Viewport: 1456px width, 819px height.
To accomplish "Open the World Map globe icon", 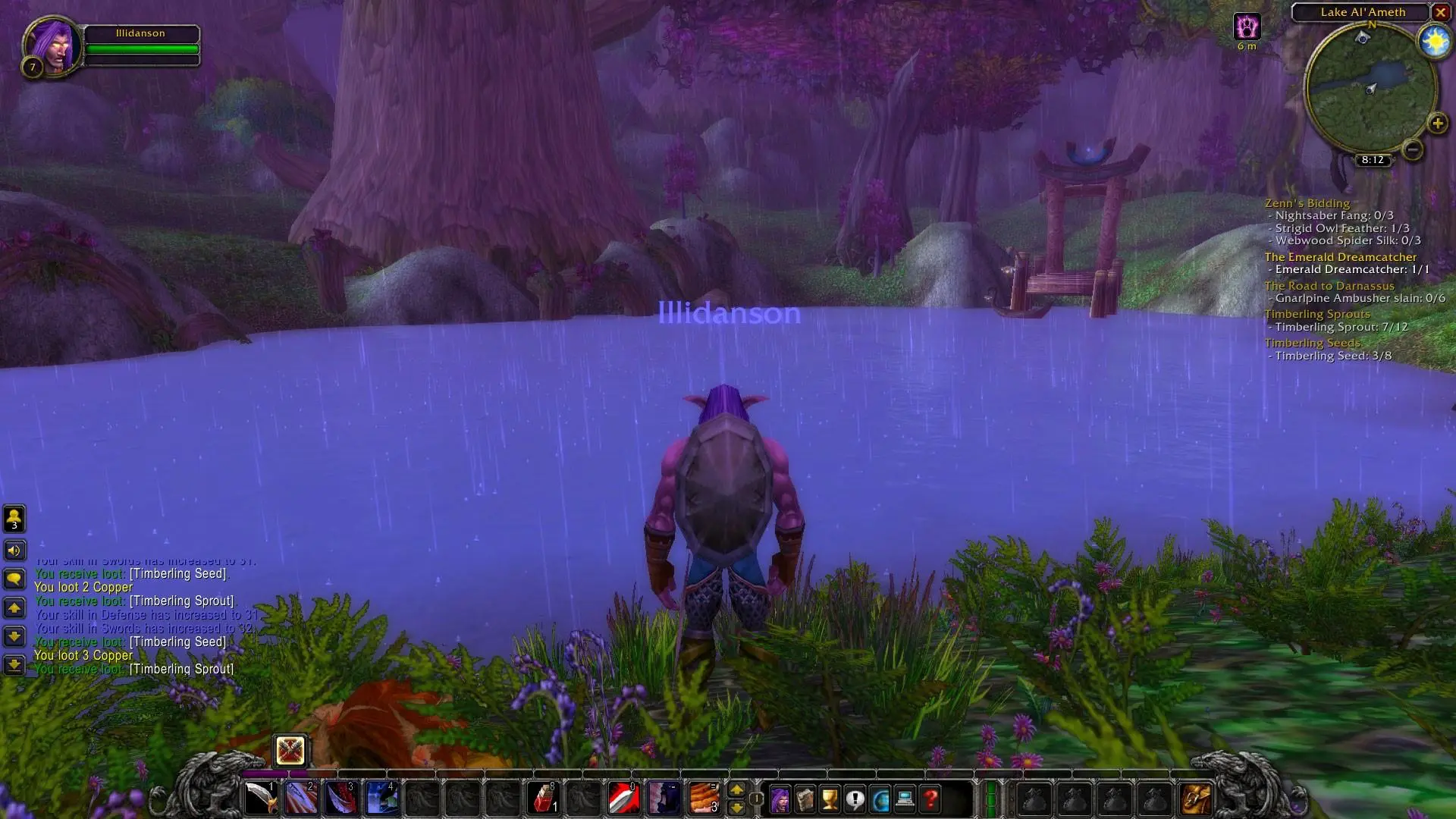I will 881,799.
